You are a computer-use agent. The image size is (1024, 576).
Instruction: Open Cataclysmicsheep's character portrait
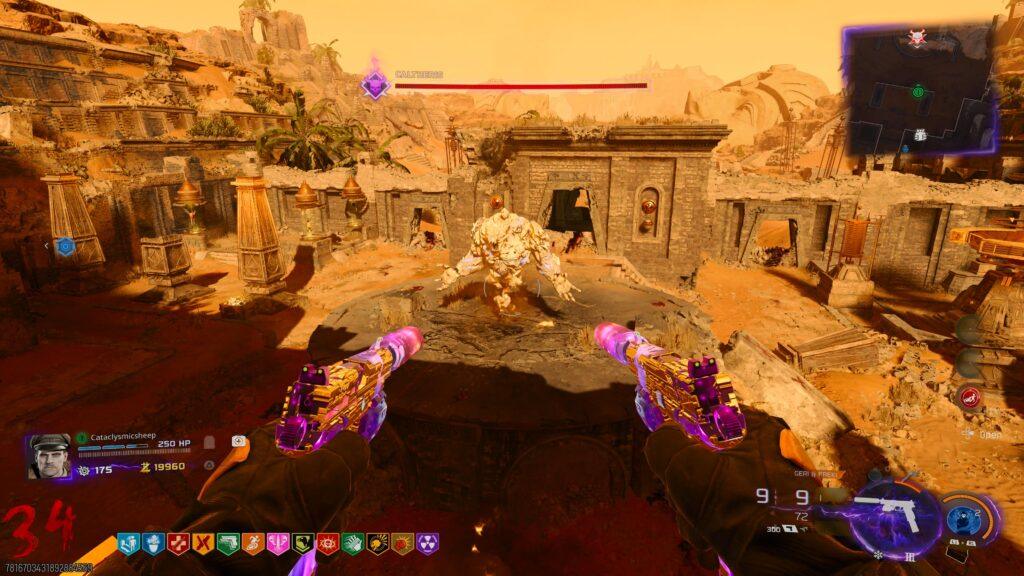tap(49, 455)
